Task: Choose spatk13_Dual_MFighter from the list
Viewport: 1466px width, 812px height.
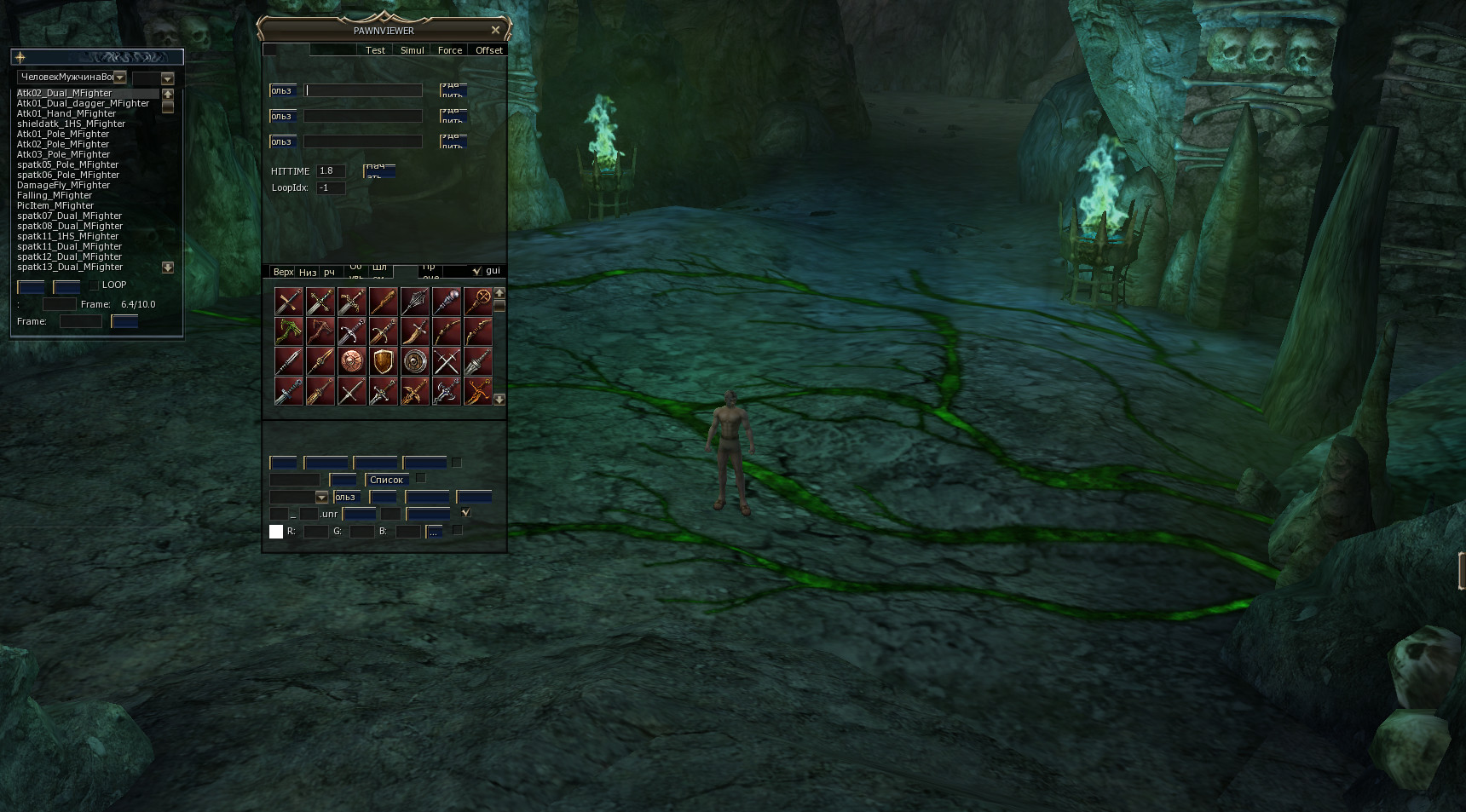Action: pos(69,267)
